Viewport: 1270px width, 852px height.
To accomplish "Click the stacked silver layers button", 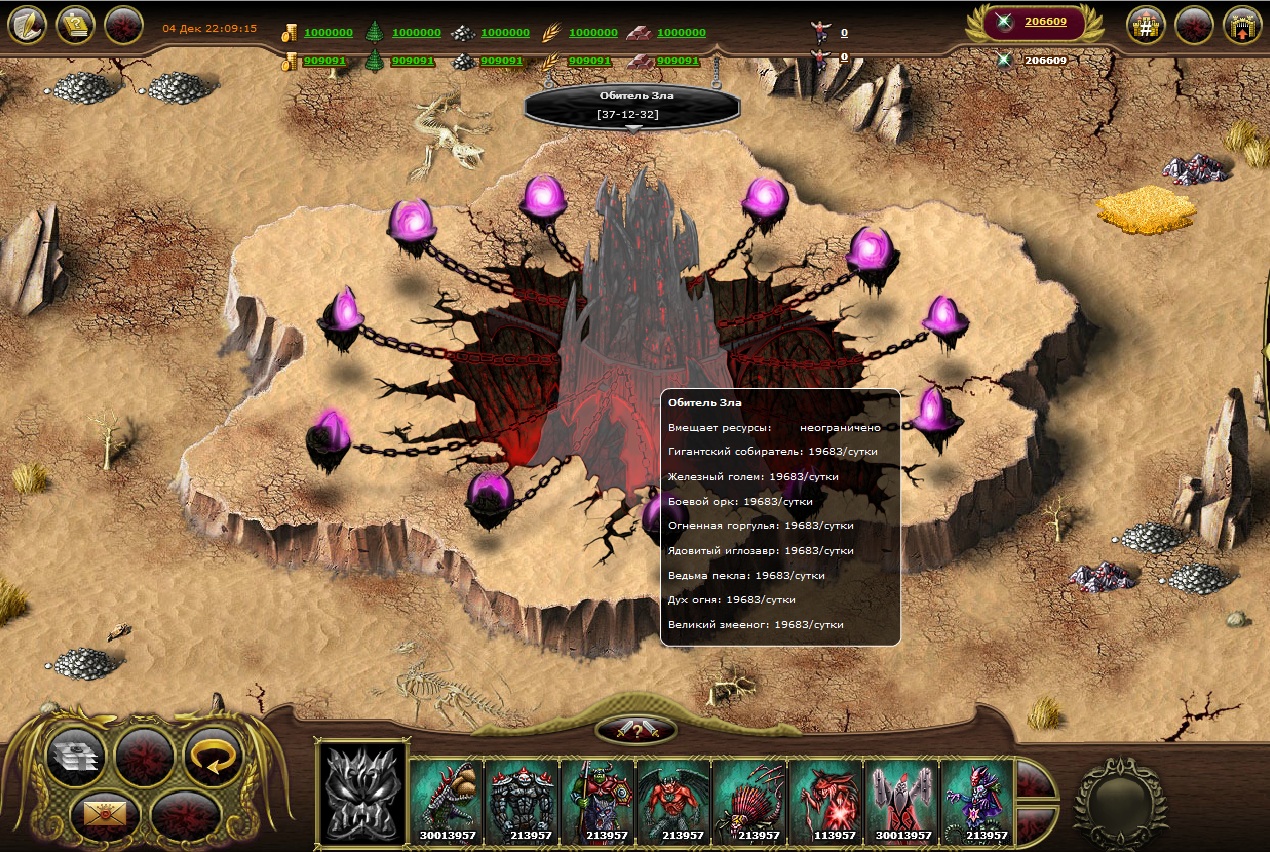I will [x=76, y=757].
